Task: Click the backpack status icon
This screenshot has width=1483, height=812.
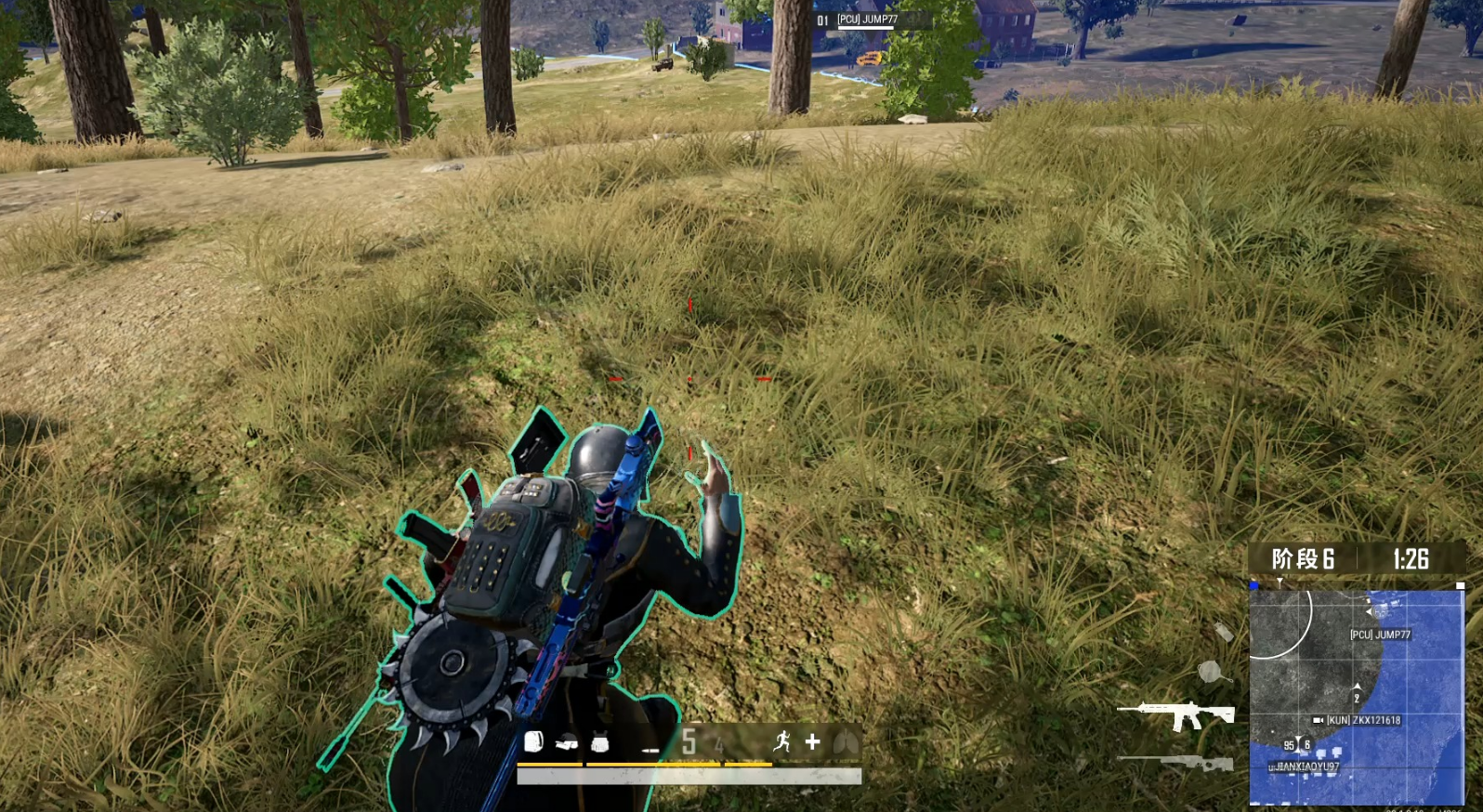Action: (533, 741)
